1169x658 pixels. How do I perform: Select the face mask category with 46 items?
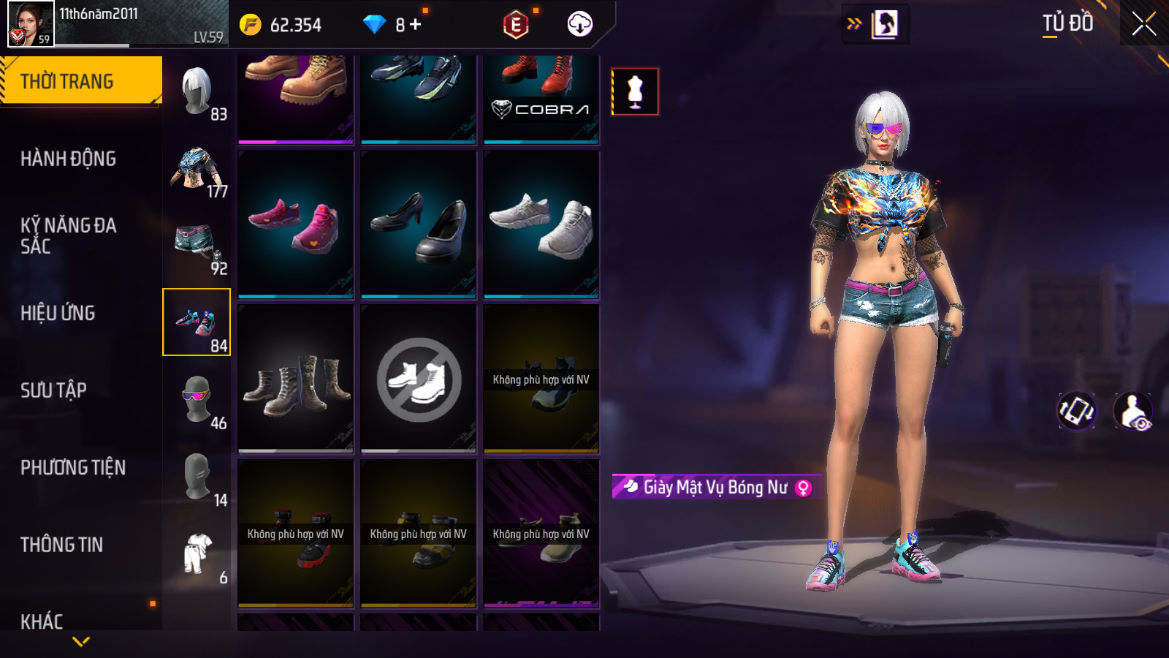(x=197, y=400)
